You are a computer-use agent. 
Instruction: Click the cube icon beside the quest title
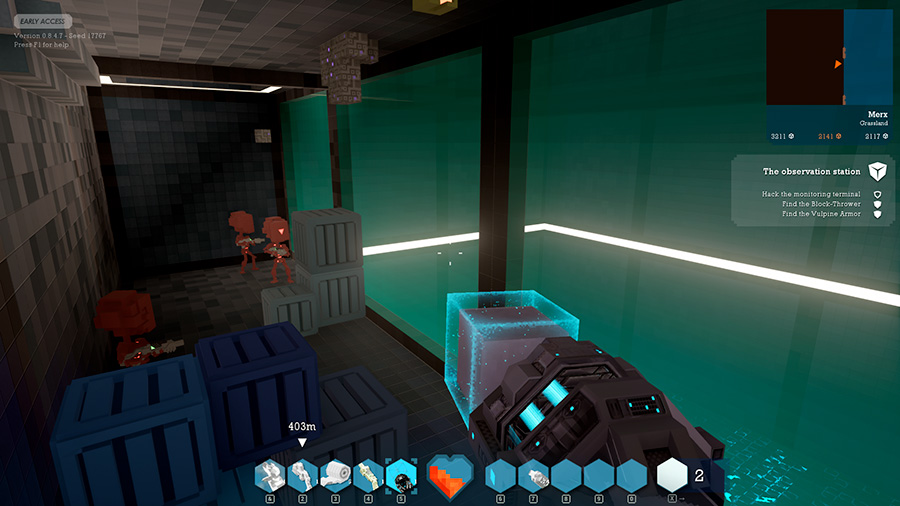coord(877,171)
